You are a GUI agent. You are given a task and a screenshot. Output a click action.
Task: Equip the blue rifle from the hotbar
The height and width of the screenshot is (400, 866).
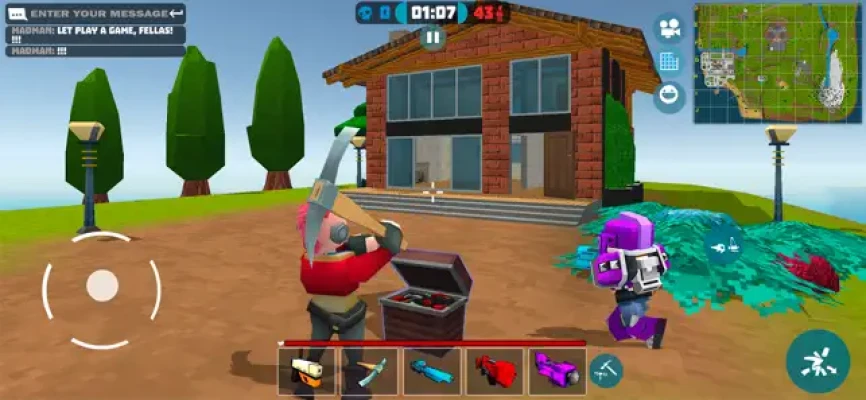[432, 371]
